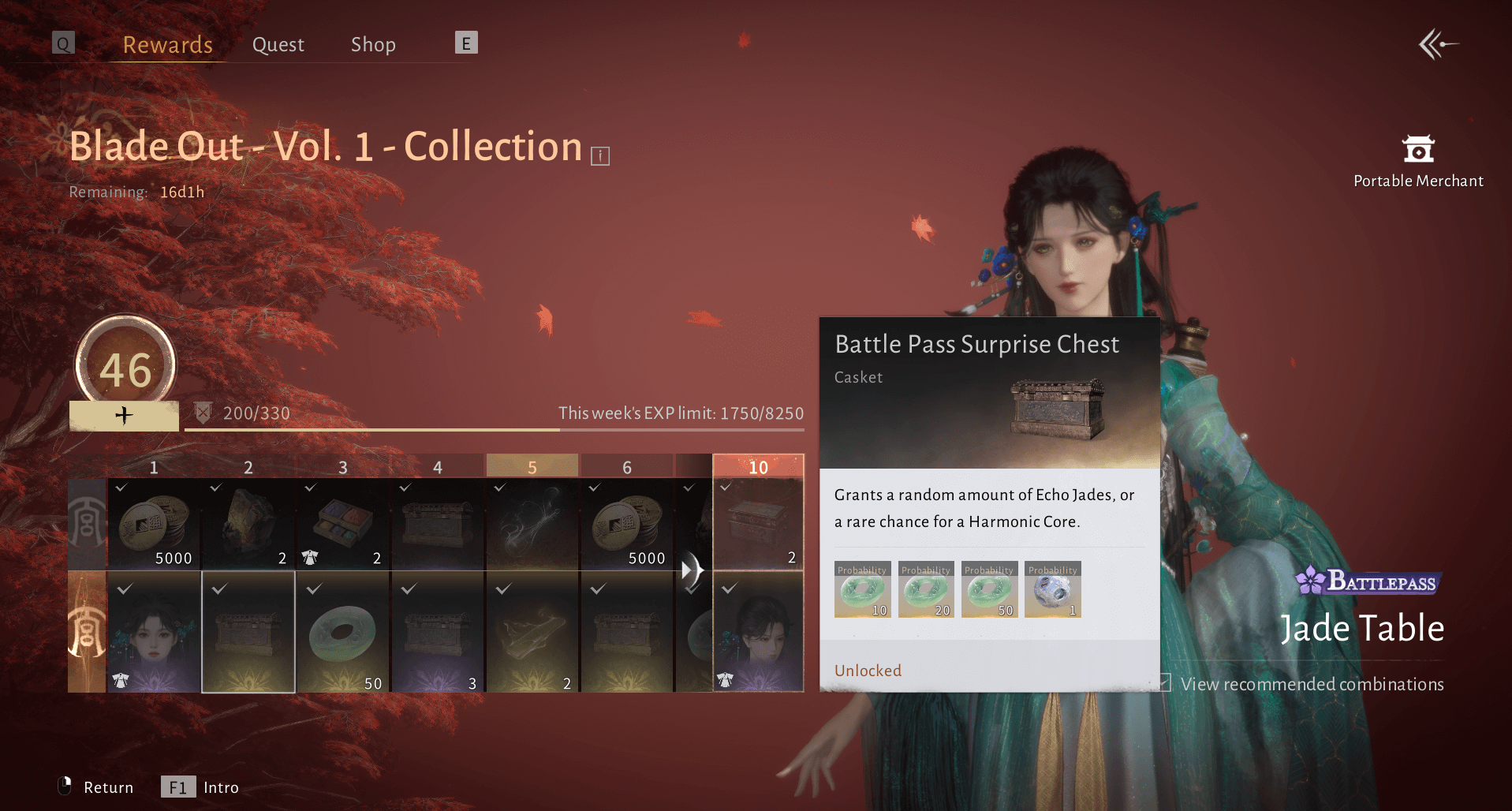Select the level 10 free chest reward

point(758,524)
